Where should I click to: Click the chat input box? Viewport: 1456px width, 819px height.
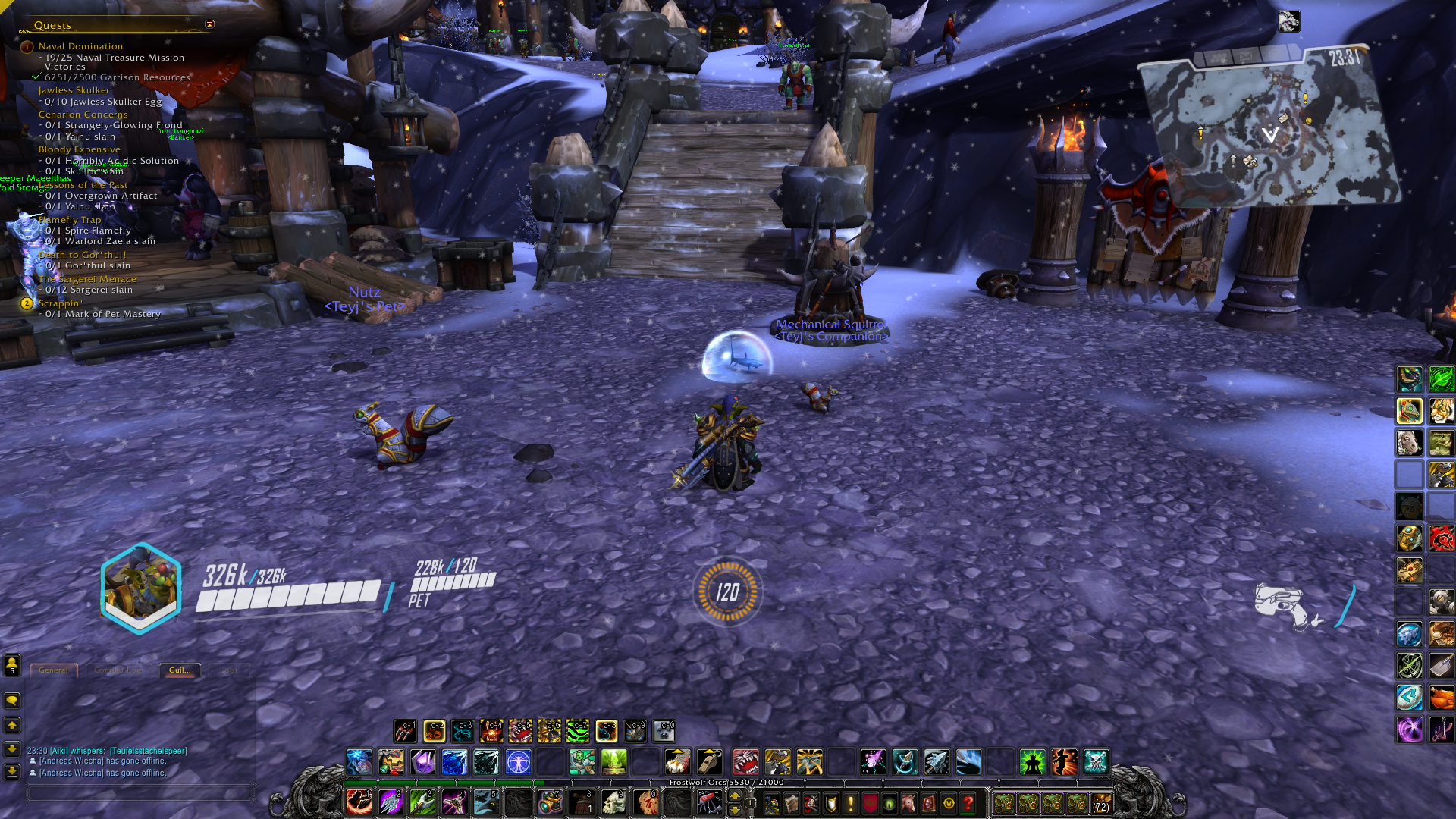(x=140, y=792)
